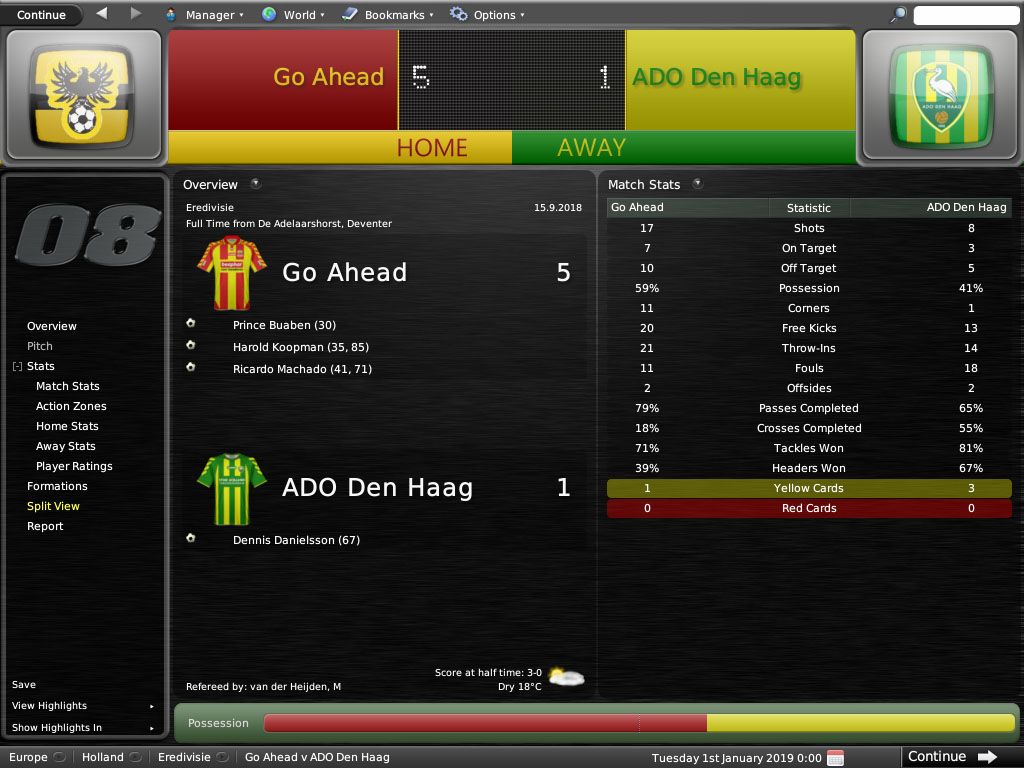Image resolution: width=1024 pixels, height=768 pixels.
Task: View Away Stats
Action: click(66, 446)
